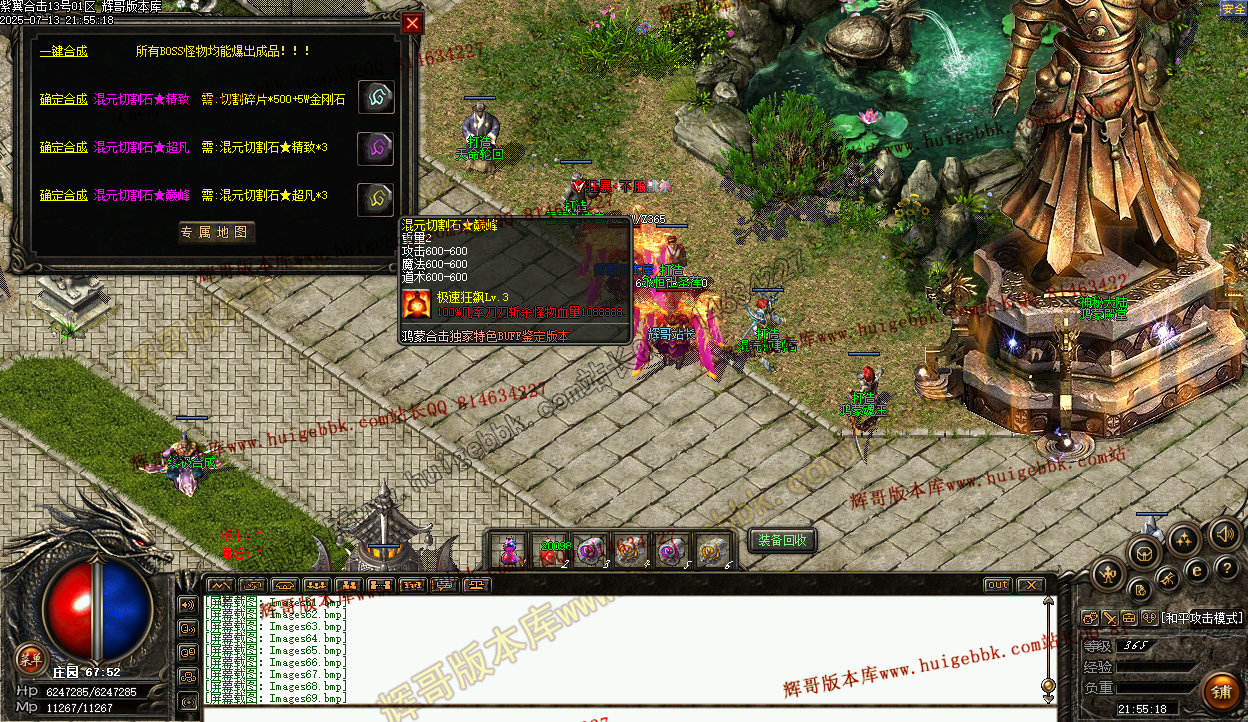Viewport: 1248px width, 722px height.
Task: Confirm synthesis of 混元切割石★精致
Action: (x=63, y=99)
